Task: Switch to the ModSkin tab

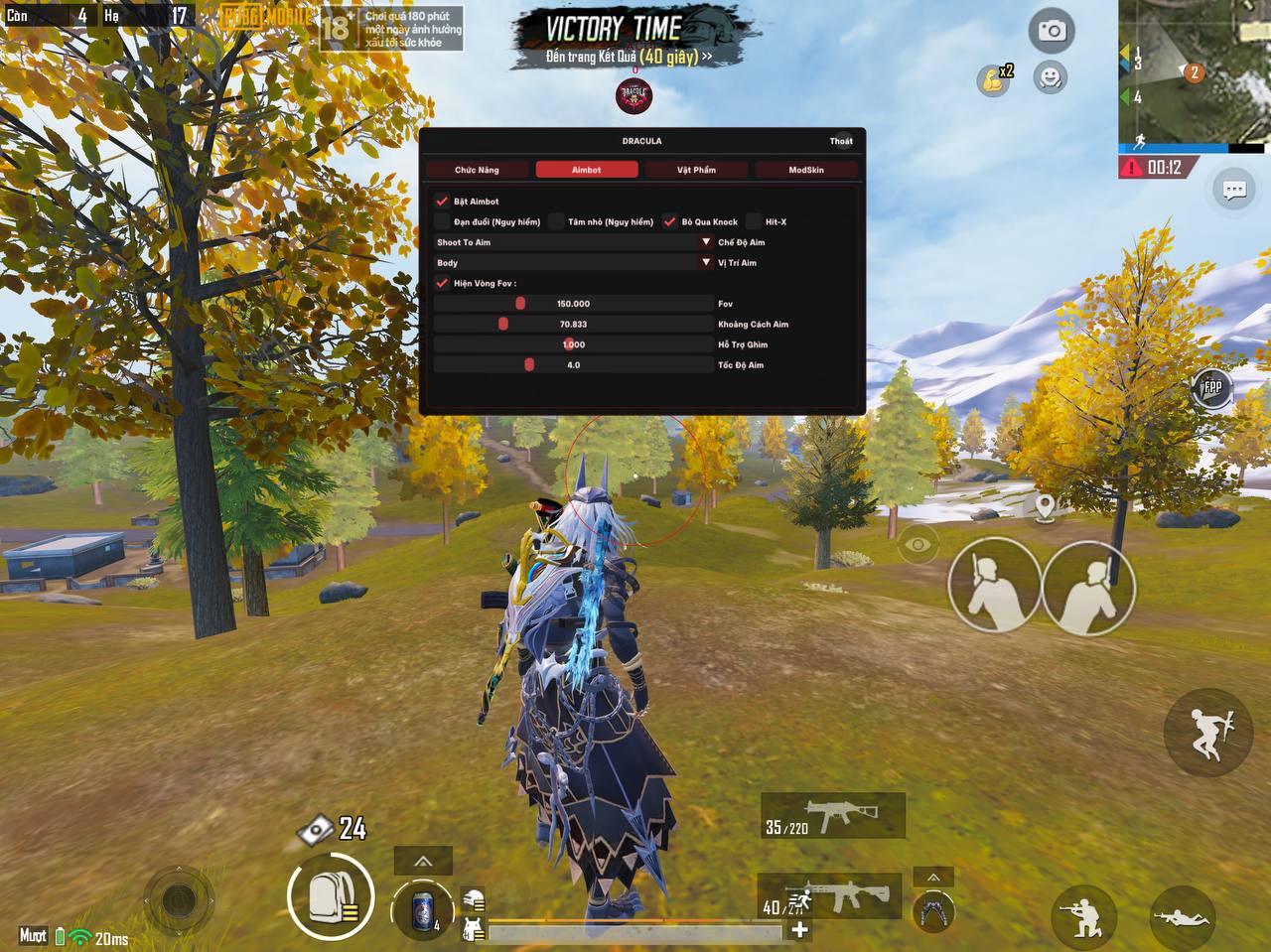Action: [806, 169]
